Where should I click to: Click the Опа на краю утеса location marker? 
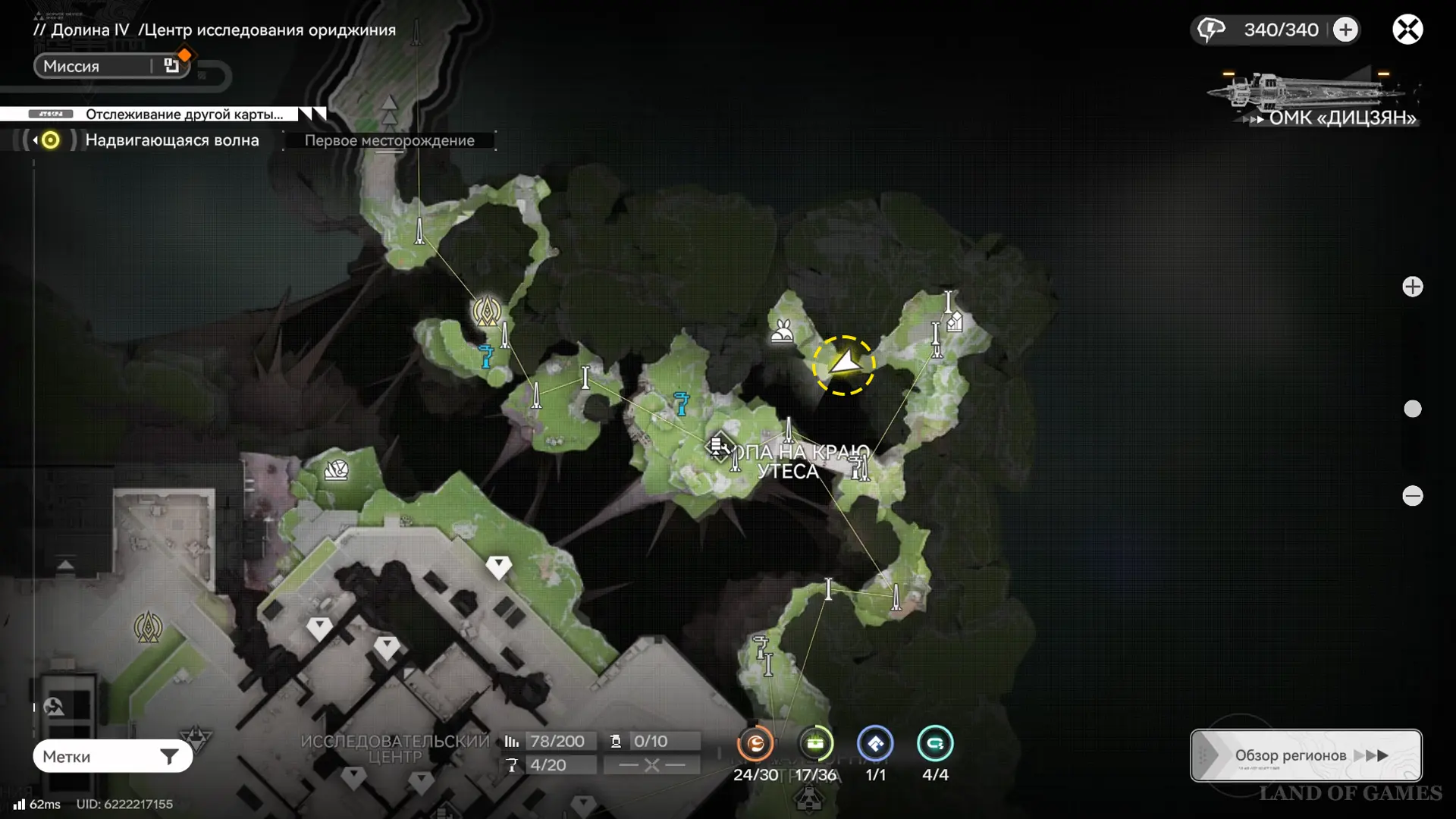click(717, 446)
